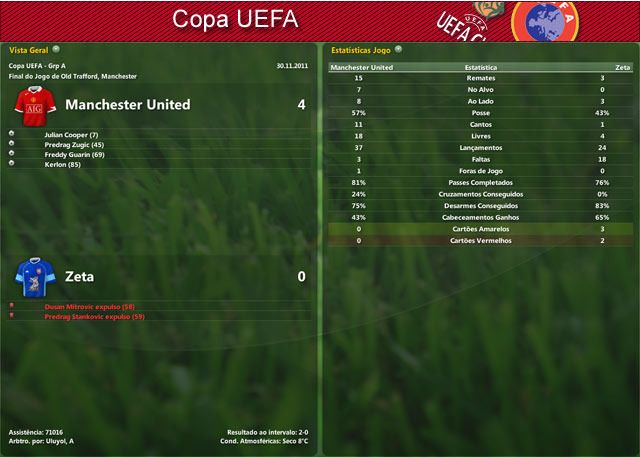
Task: Select the Copa UEFA - Grp A competition text
Action: coord(38,66)
